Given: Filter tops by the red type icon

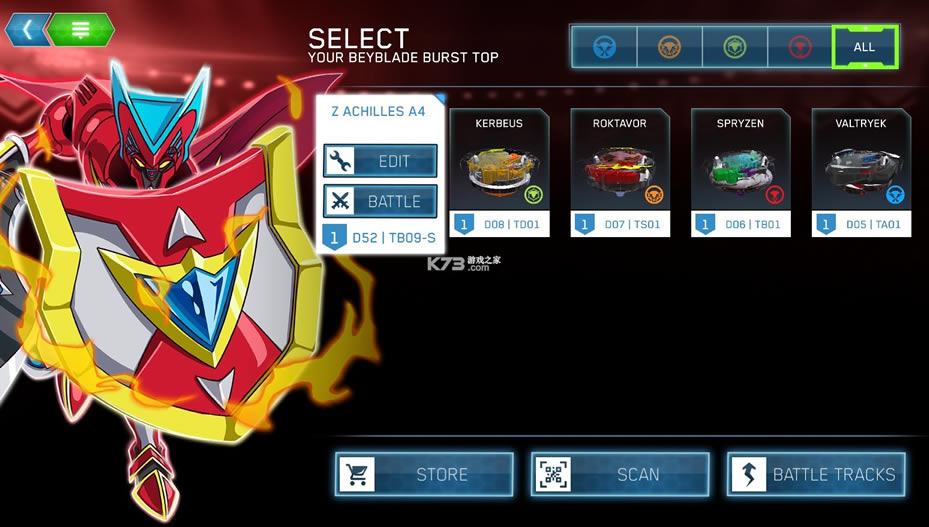Looking at the screenshot, I should [800, 47].
